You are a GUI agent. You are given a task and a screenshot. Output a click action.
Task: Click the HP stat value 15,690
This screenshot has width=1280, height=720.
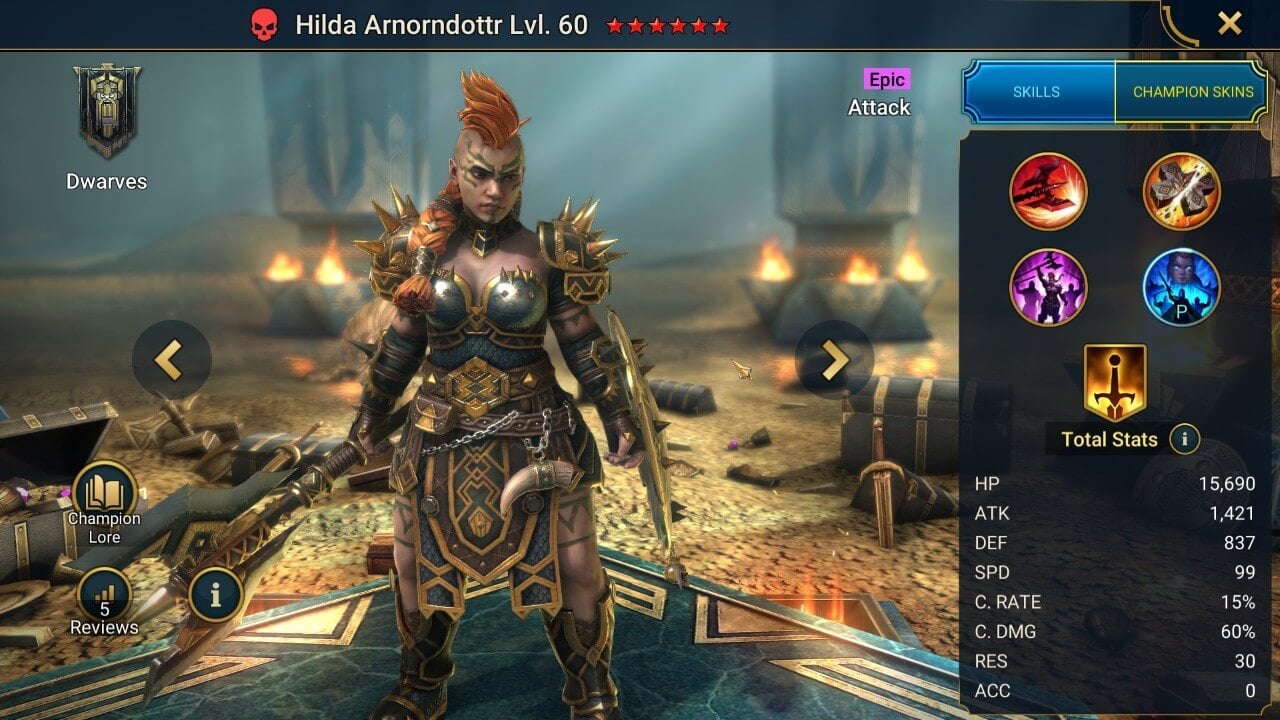tap(1228, 483)
